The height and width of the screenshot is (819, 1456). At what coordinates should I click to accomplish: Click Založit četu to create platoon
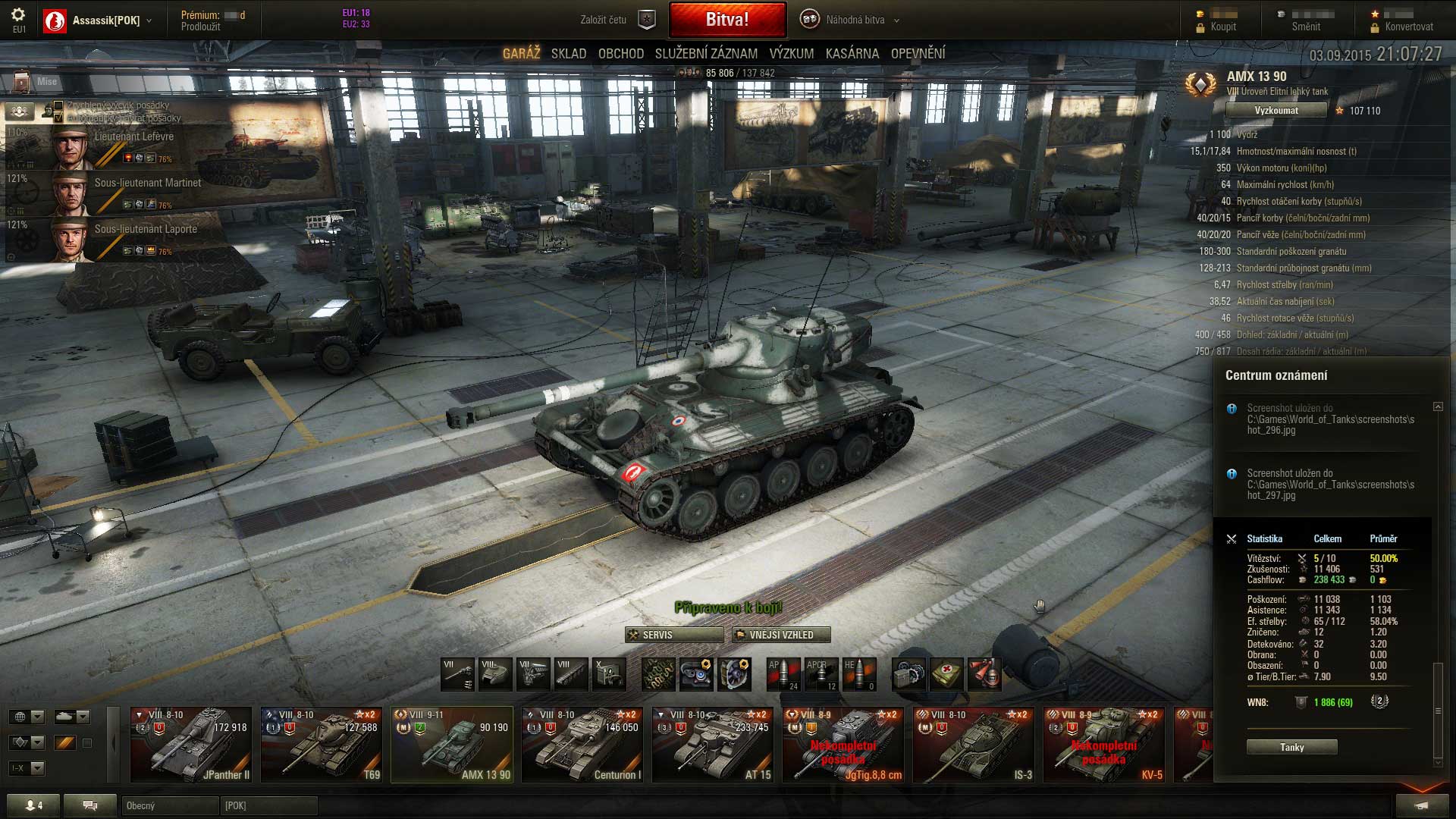click(x=616, y=20)
